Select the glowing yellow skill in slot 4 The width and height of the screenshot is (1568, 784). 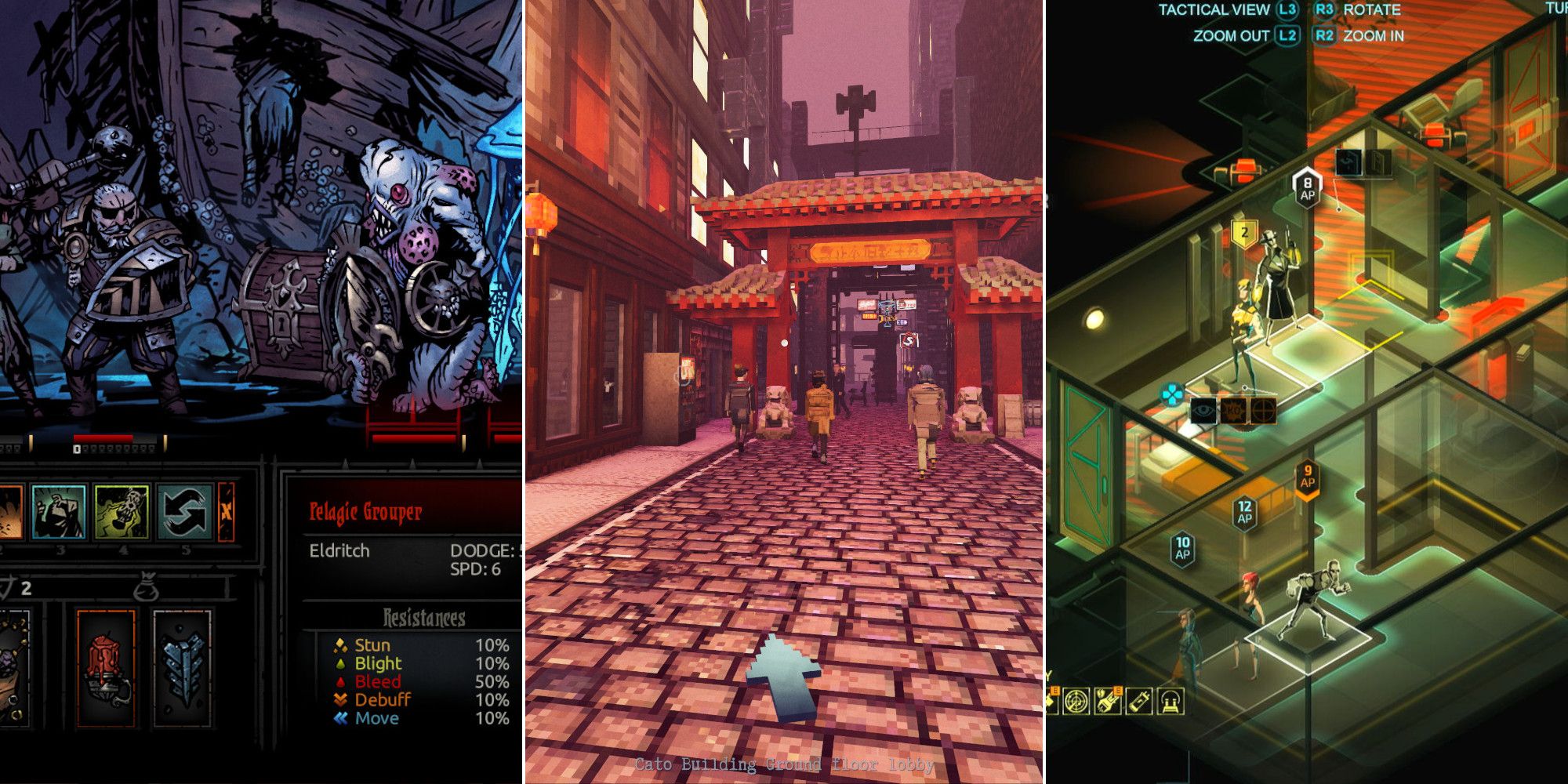(122, 514)
